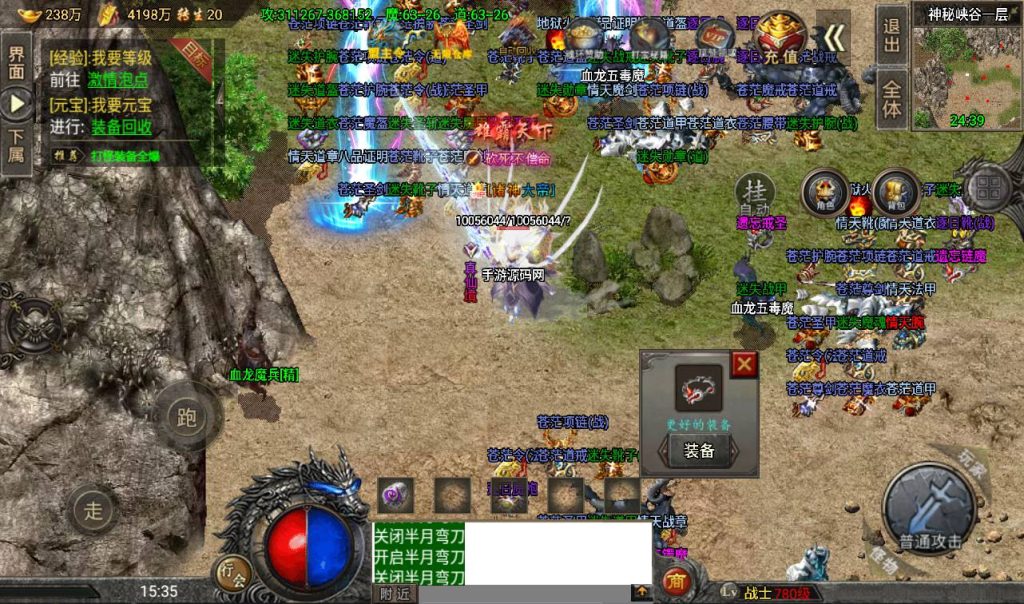Activate the 走 walk button

[x=94, y=511]
